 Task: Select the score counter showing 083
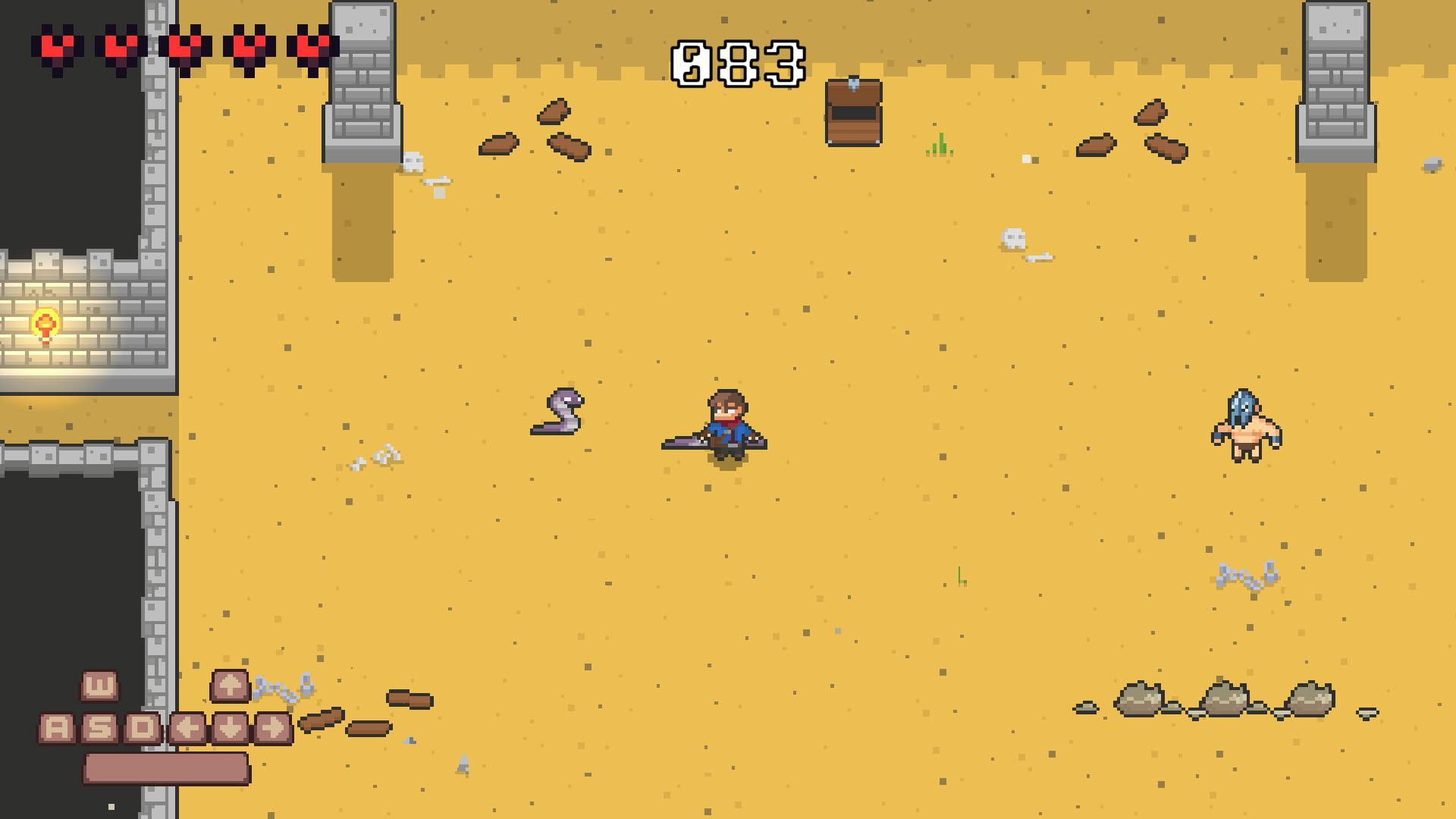point(739,62)
